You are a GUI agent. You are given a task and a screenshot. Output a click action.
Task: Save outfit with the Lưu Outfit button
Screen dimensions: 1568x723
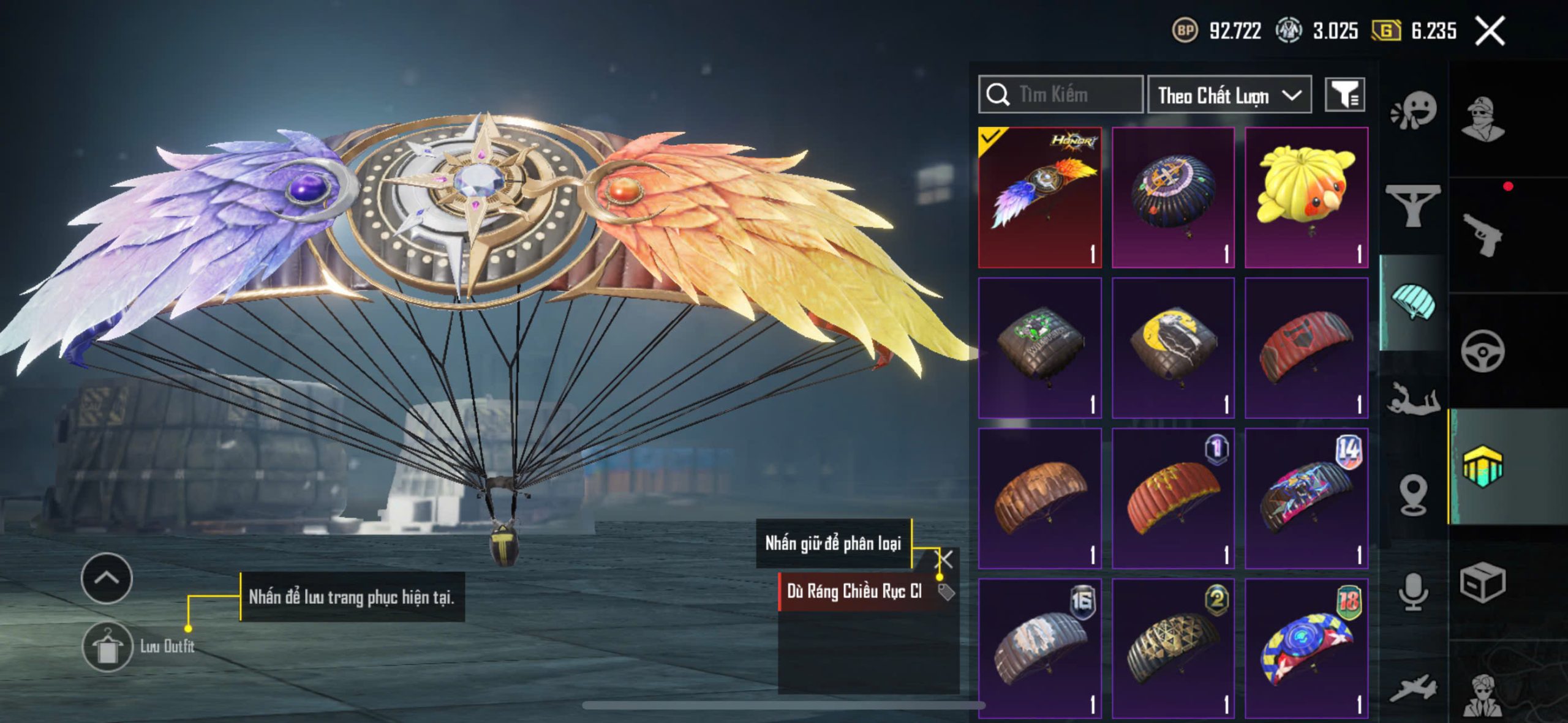point(108,646)
